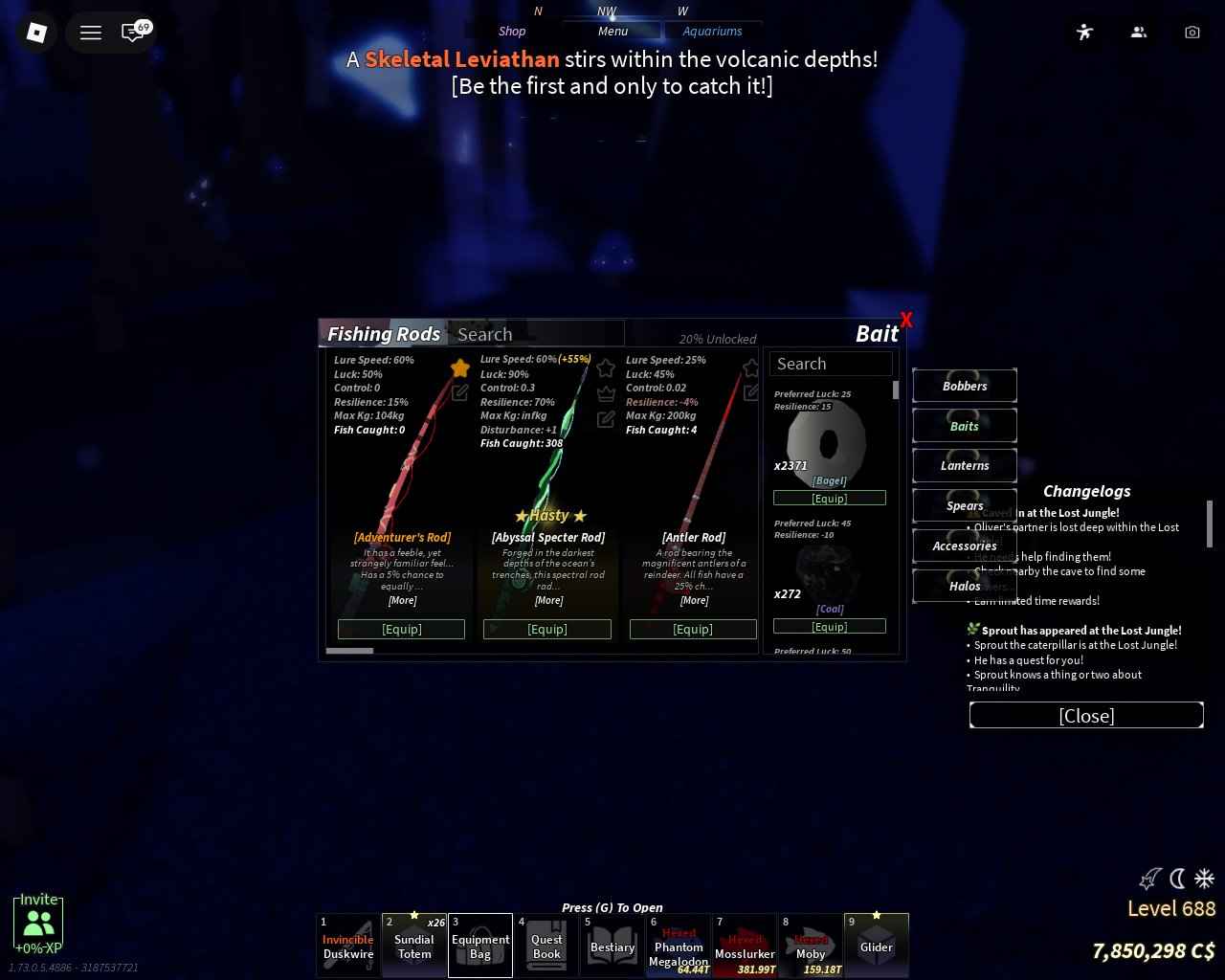Expand the Antler Rod details via [More]
1225x980 pixels.
point(693,600)
